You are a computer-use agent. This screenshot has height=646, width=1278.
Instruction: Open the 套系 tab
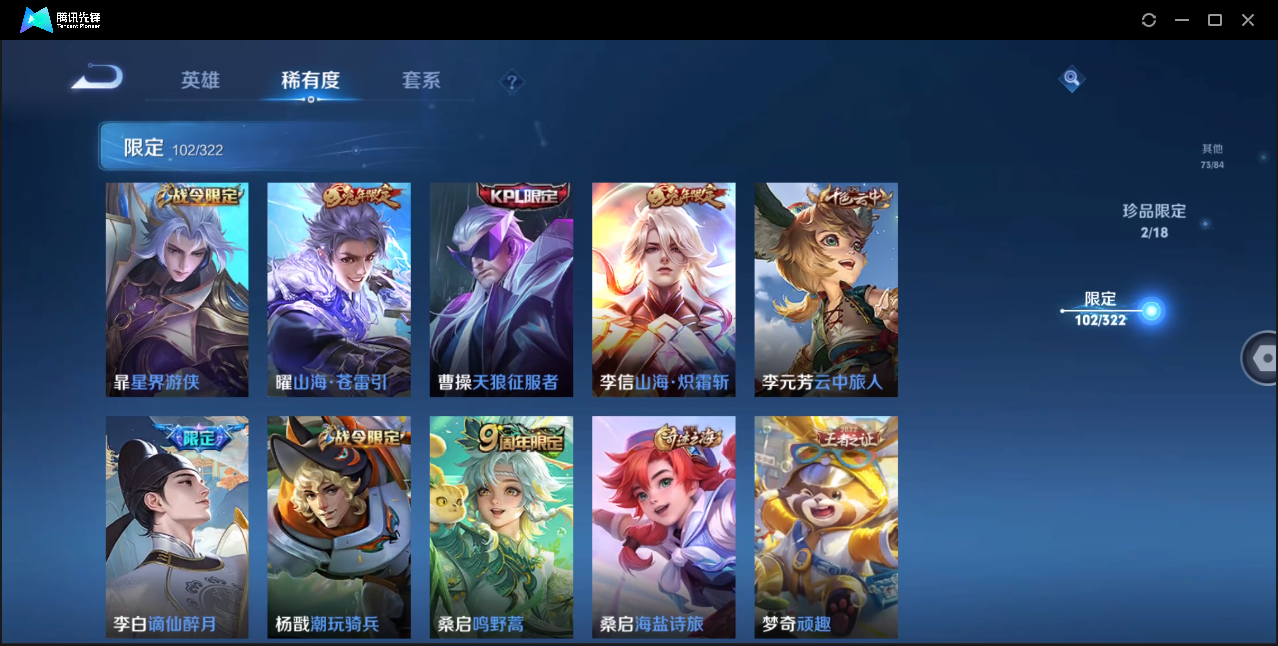tap(421, 80)
